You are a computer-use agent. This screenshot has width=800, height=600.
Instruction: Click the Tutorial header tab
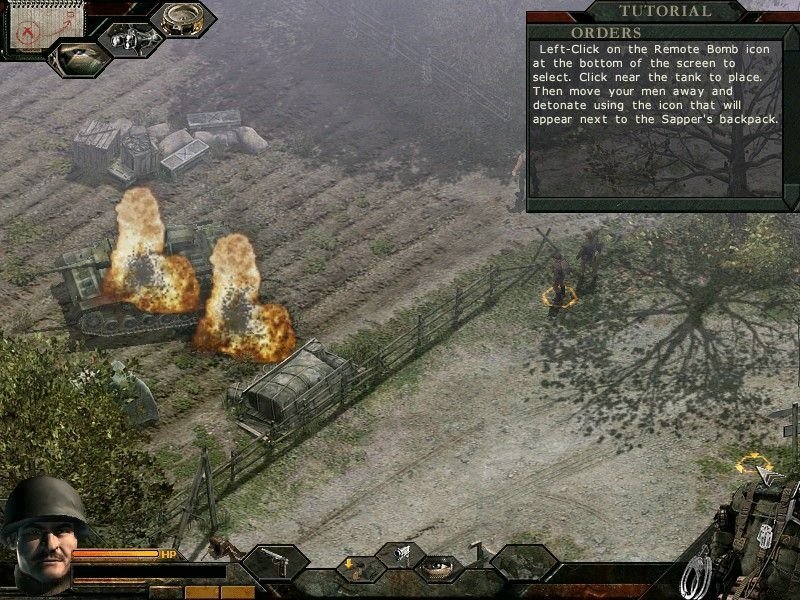coord(664,11)
